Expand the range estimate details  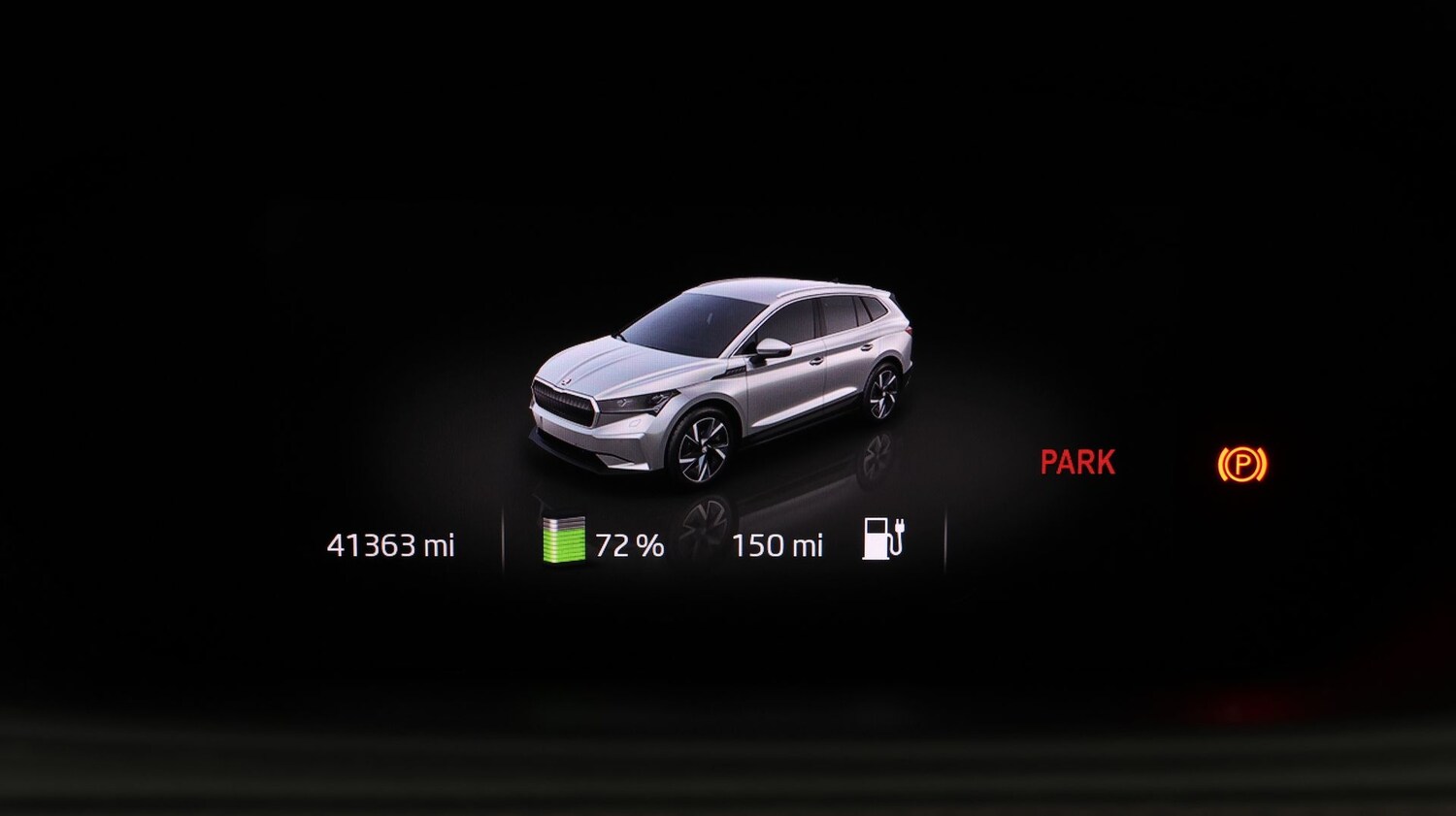778,543
